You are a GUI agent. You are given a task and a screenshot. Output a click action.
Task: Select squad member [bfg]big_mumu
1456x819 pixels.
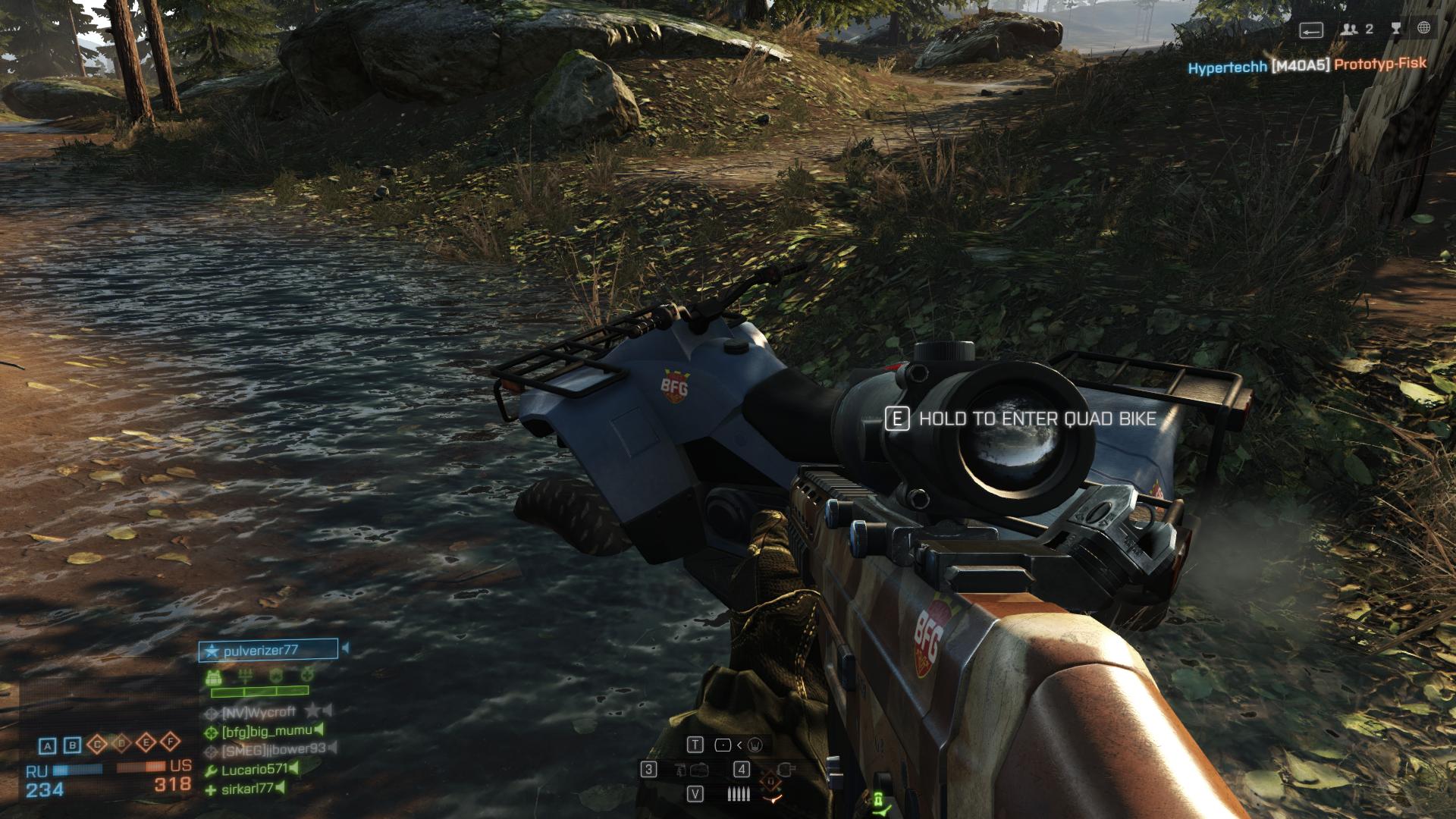click(x=266, y=731)
